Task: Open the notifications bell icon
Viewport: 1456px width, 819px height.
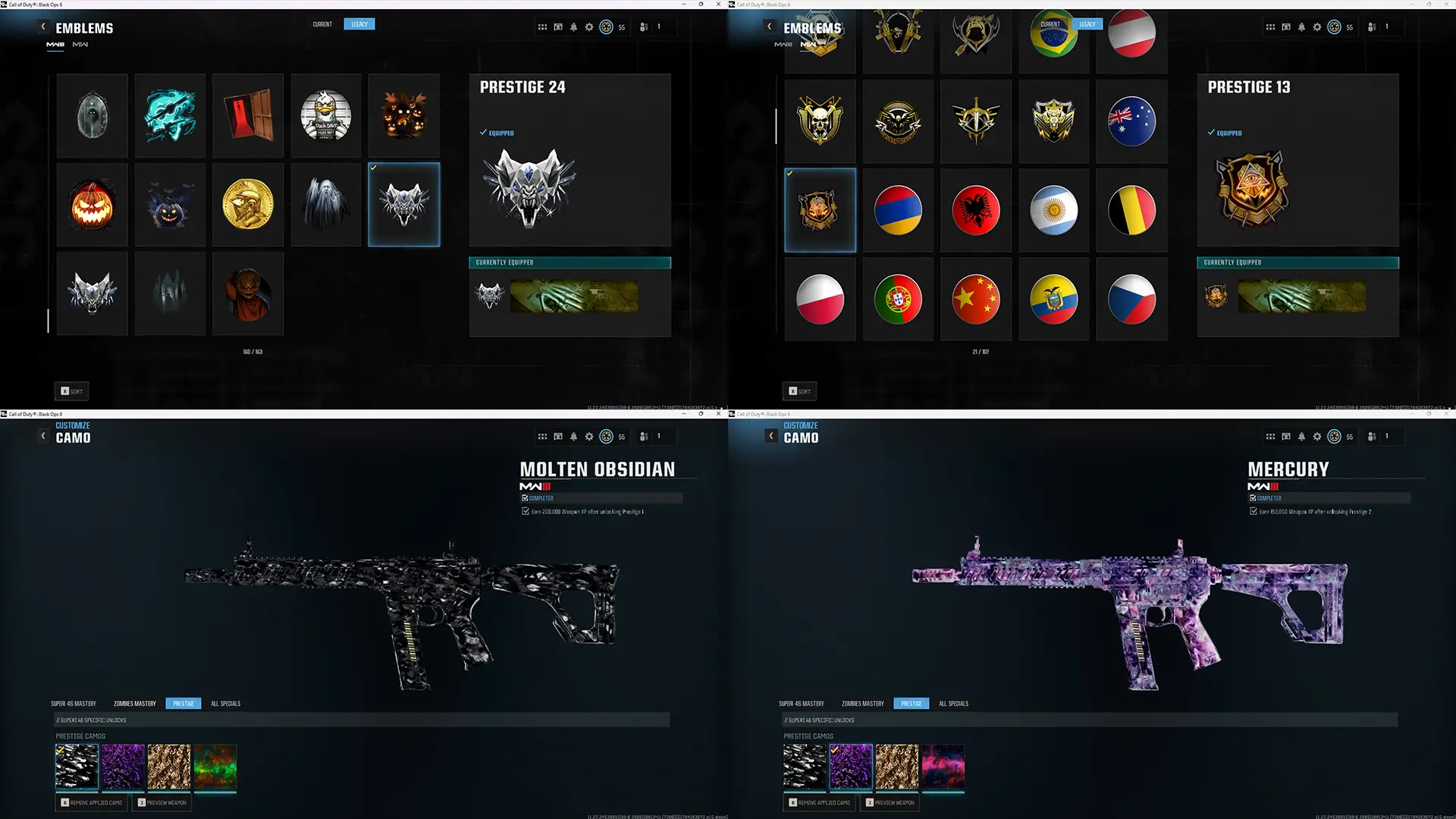Action: [573, 27]
